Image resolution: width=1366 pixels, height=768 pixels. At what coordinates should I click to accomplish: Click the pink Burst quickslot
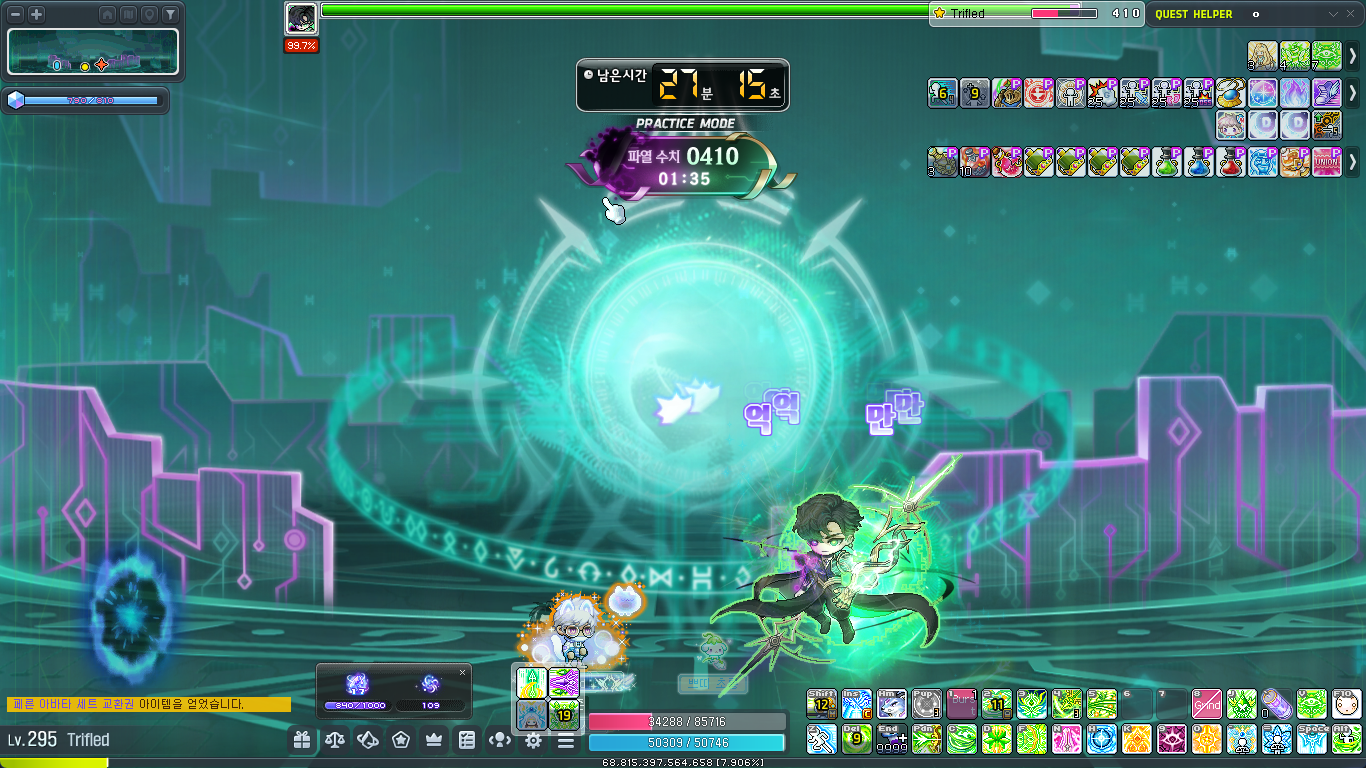[x=961, y=704]
